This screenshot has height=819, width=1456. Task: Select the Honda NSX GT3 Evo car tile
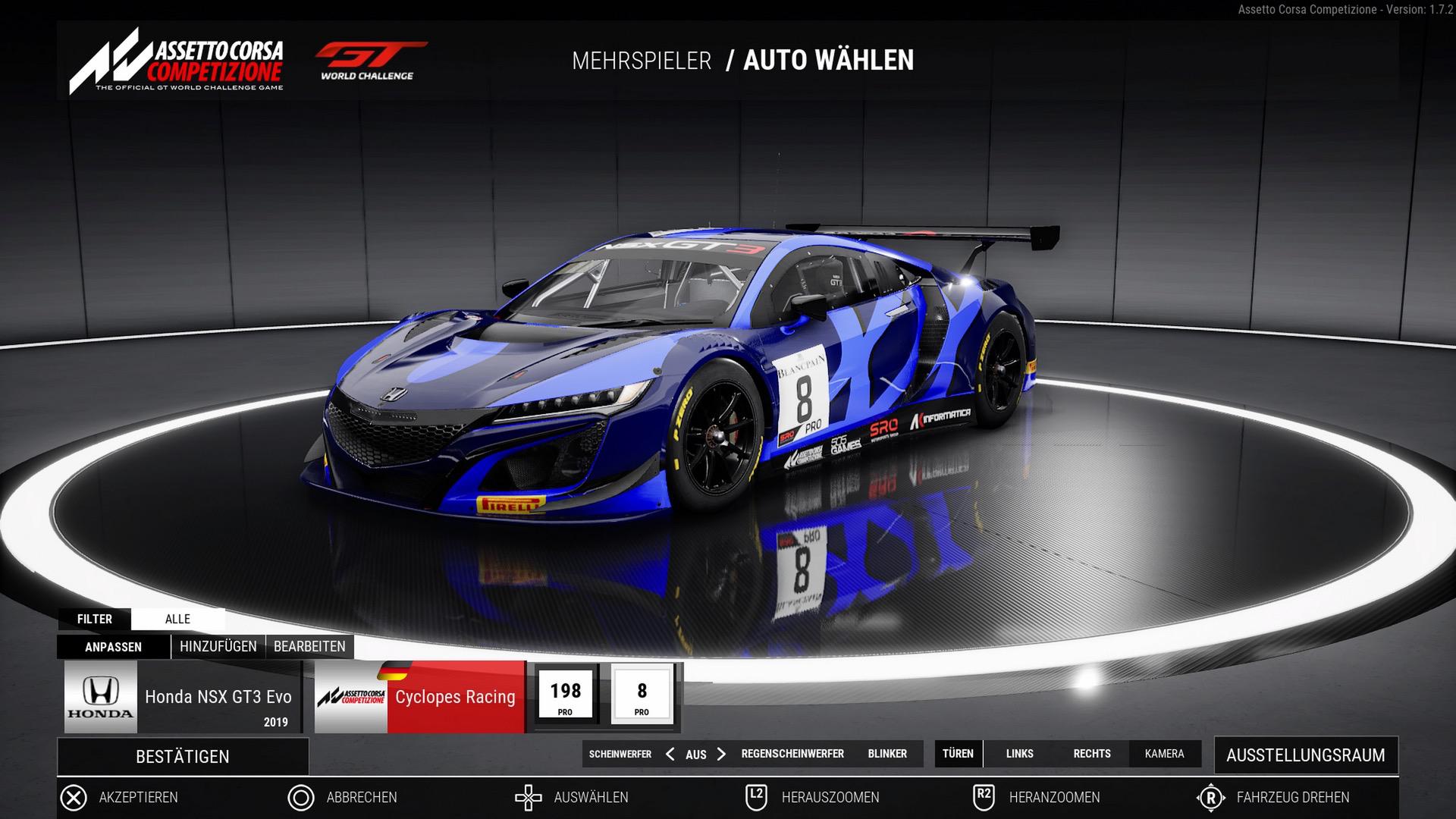[182, 697]
